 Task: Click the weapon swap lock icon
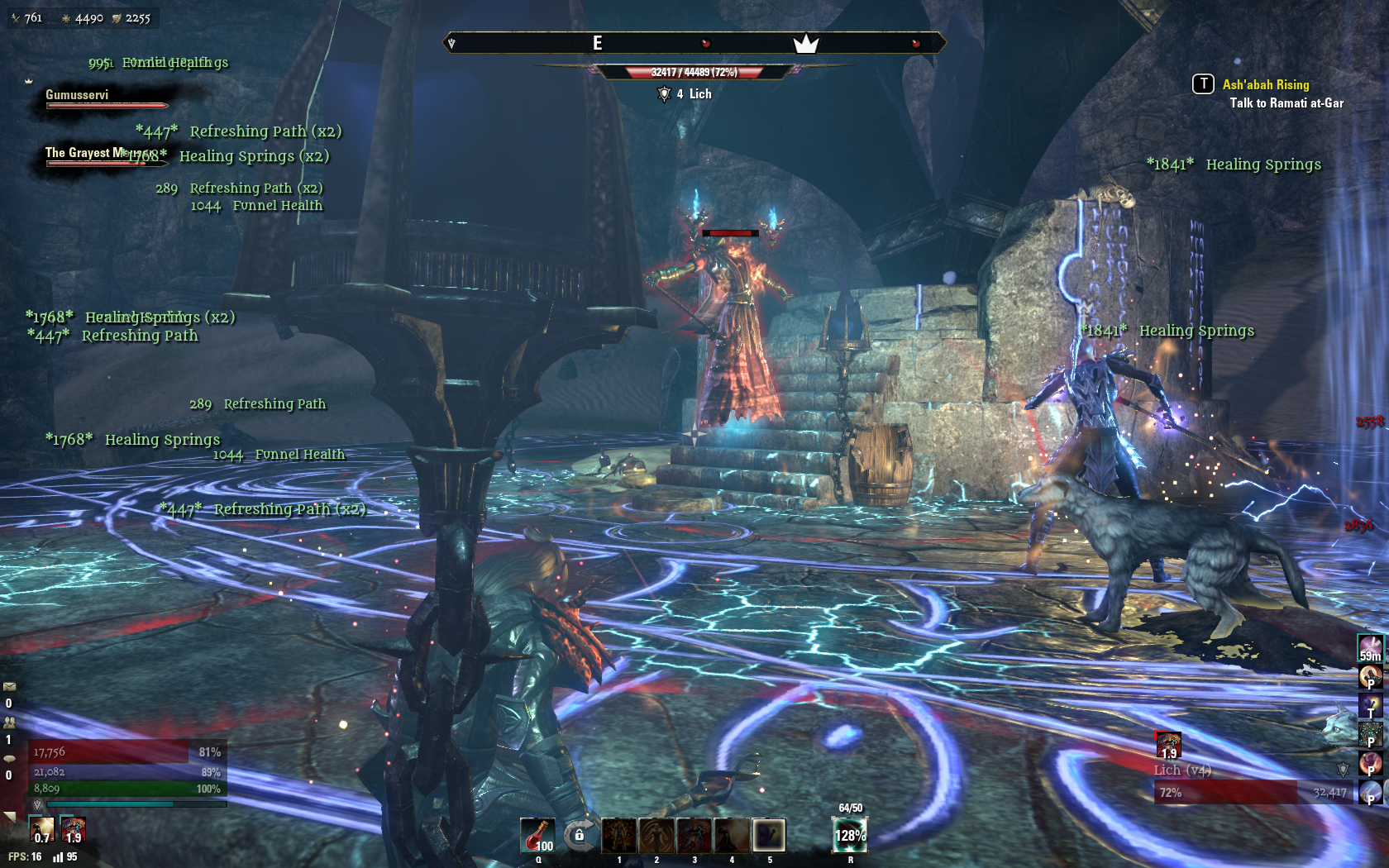580,836
